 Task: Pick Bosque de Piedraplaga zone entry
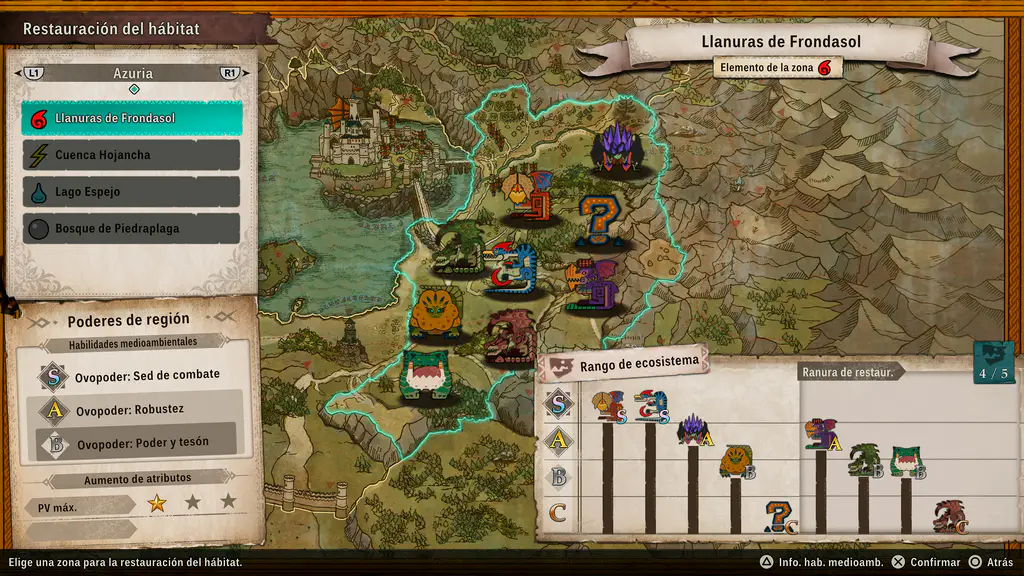132,228
